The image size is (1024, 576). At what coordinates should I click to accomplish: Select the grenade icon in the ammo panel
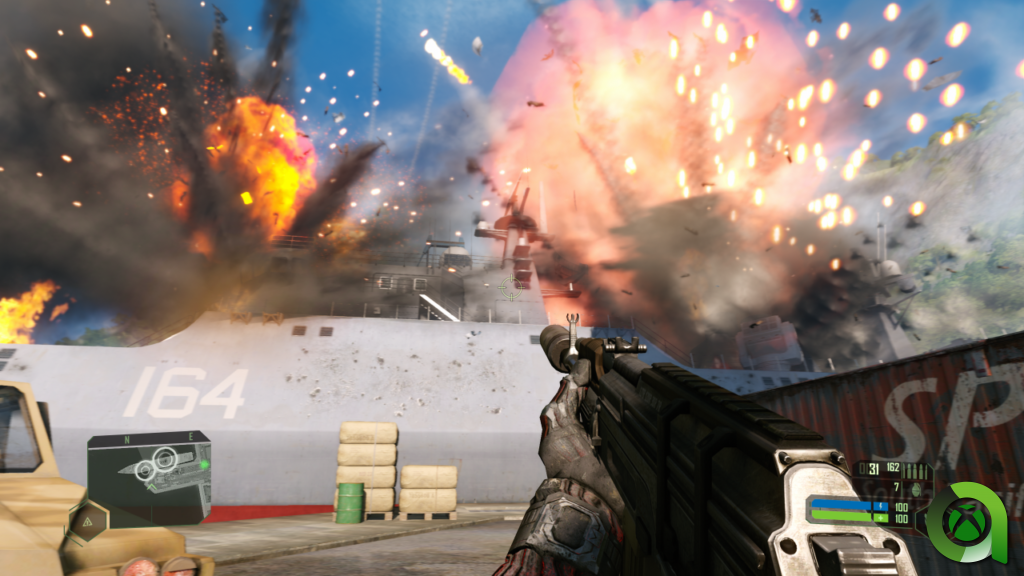915,488
